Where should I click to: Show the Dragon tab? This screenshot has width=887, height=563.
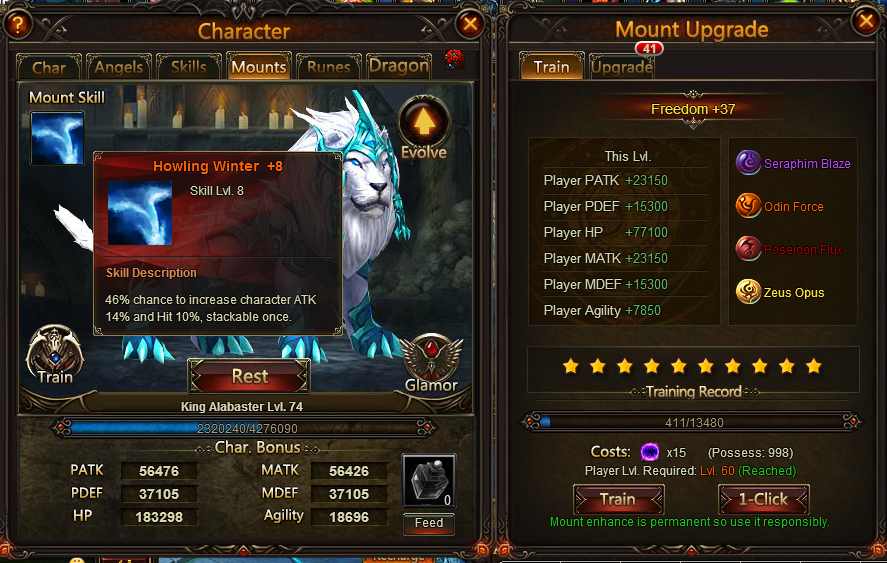click(x=398, y=67)
